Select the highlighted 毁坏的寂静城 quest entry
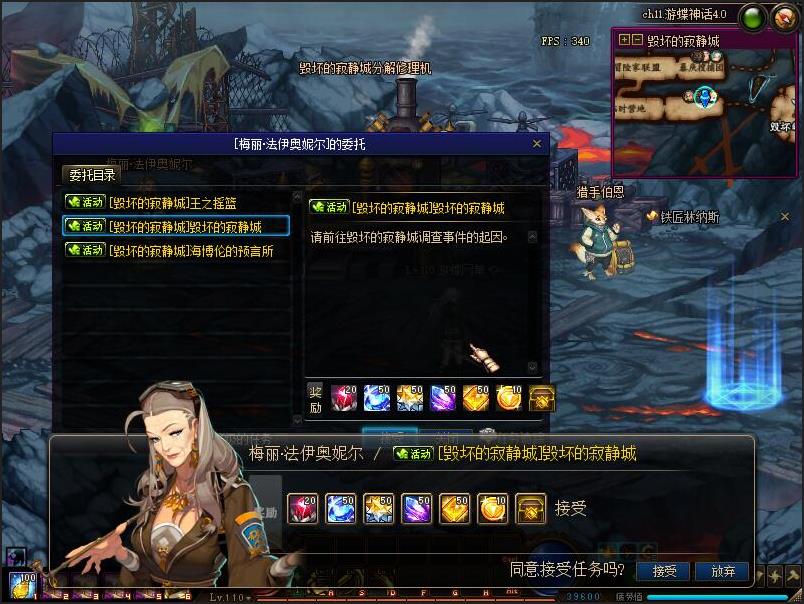Viewport: 804px width, 604px height. point(176,227)
